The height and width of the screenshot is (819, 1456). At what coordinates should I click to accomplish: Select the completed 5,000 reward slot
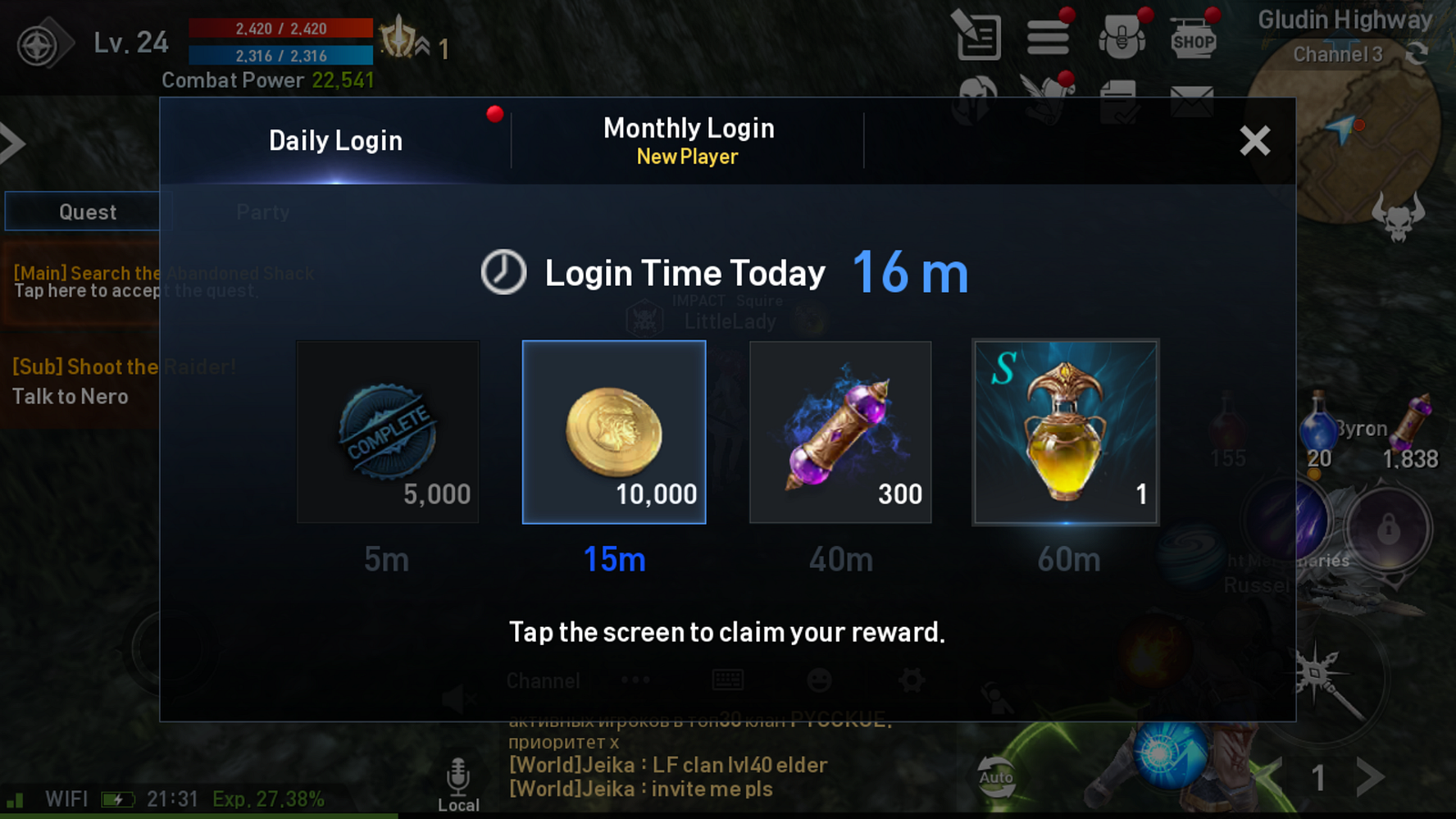pos(388,432)
